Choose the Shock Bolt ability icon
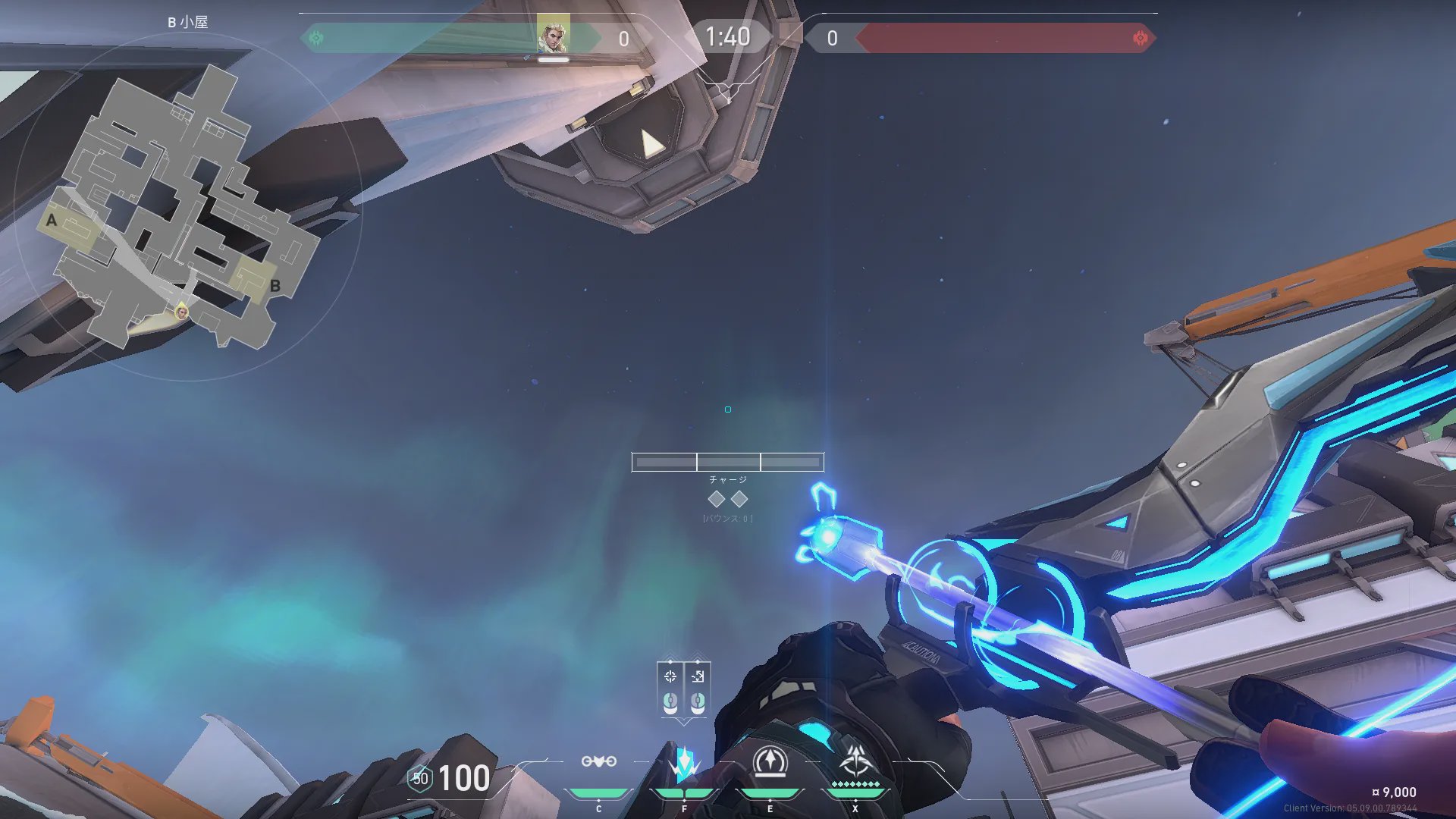The image size is (1456, 819). [684, 761]
